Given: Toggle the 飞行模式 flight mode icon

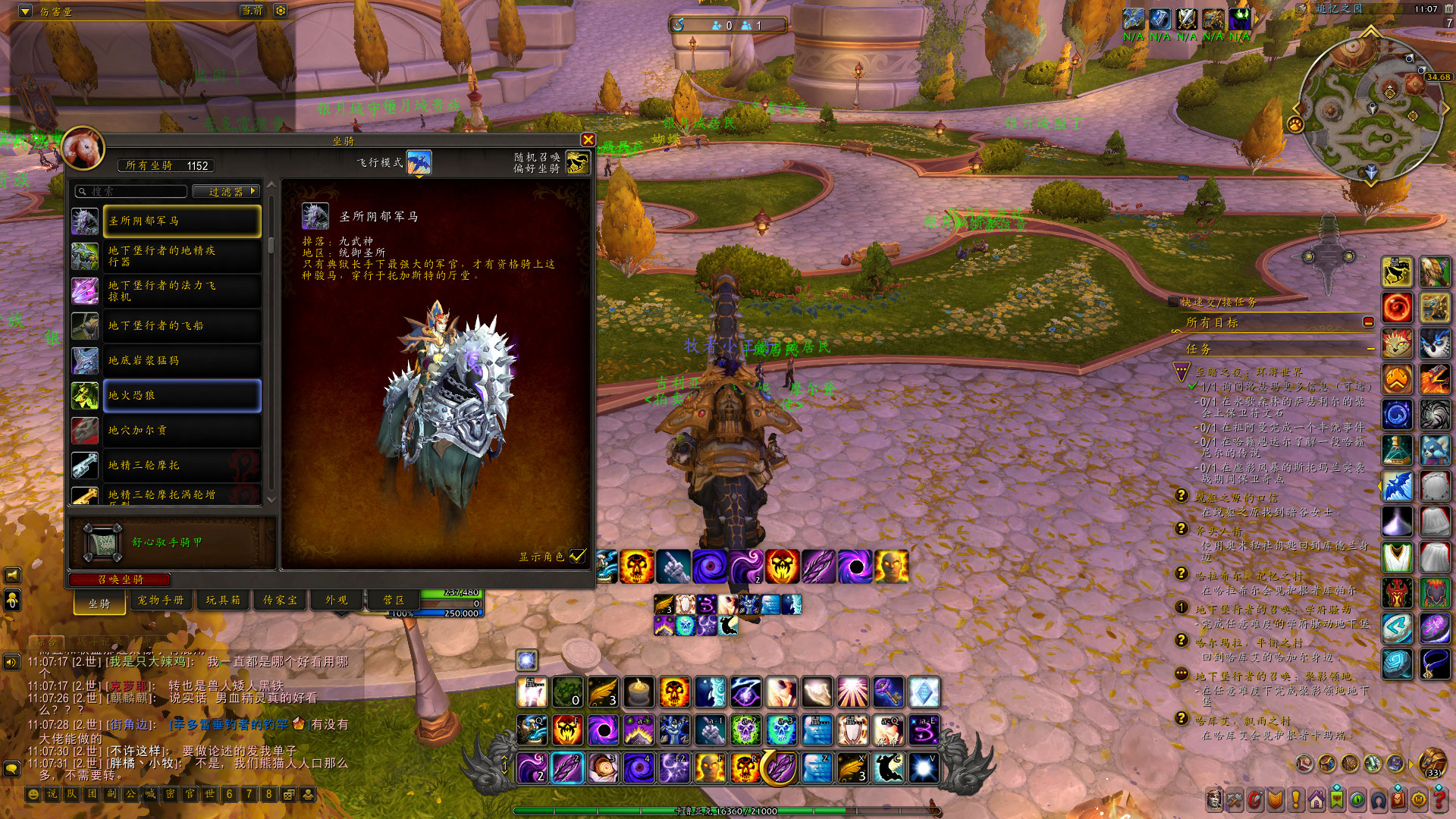Looking at the screenshot, I should (x=419, y=162).
